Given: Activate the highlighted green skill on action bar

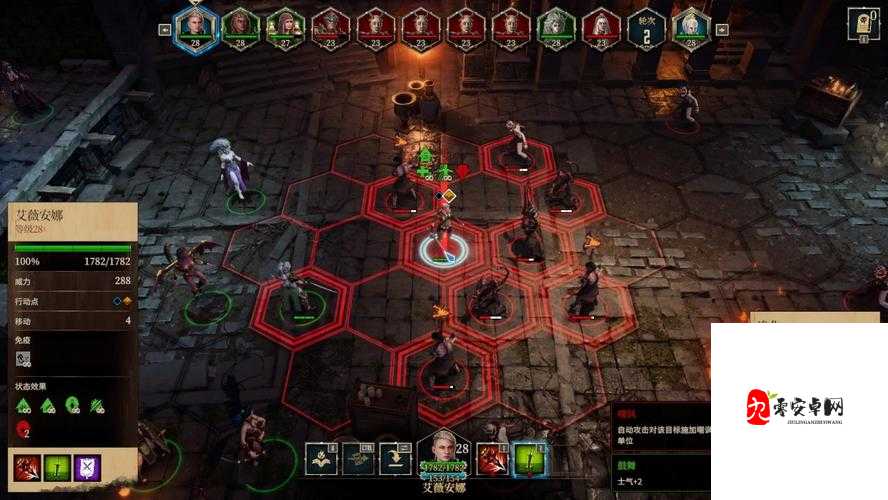Looking at the screenshot, I should (528, 458).
